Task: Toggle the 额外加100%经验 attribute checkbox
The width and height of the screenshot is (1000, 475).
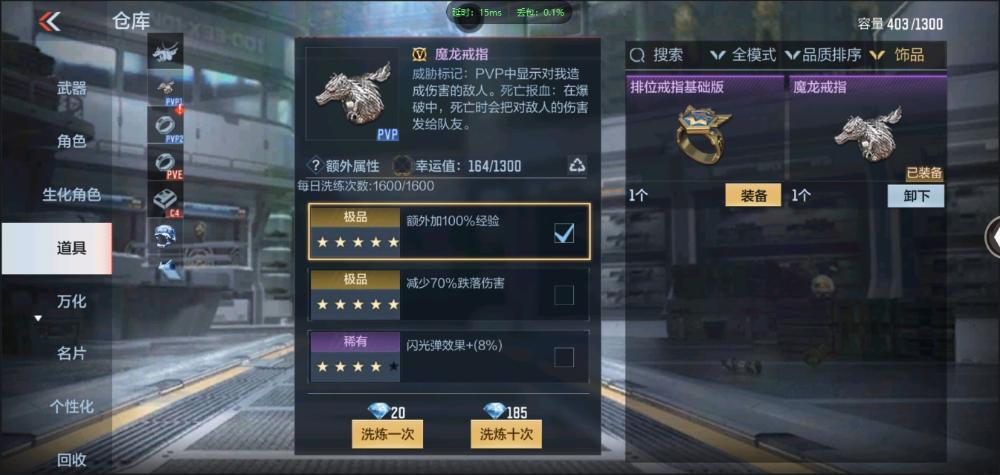Action: pos(564,233)
